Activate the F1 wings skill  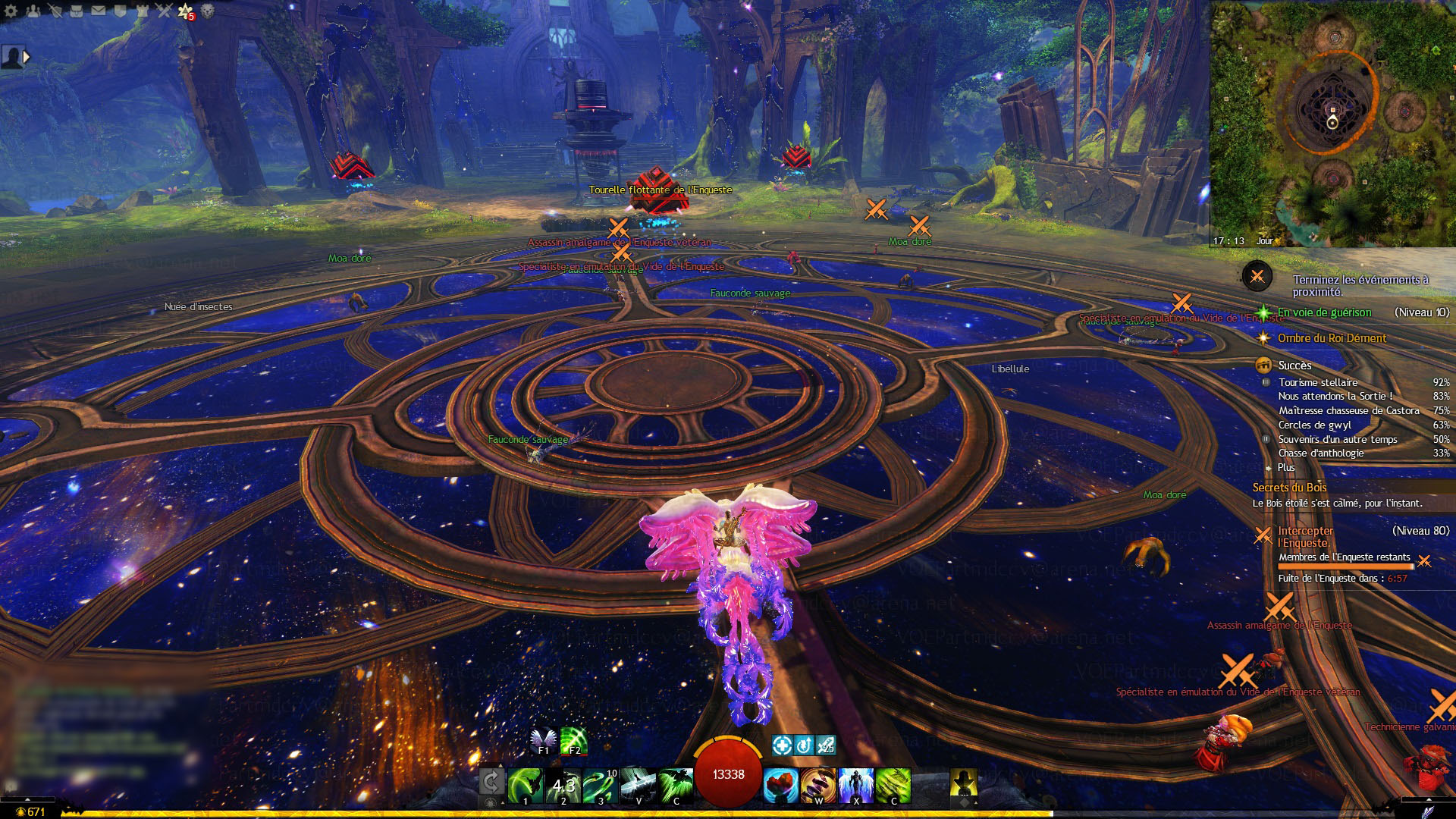[543, 740]
